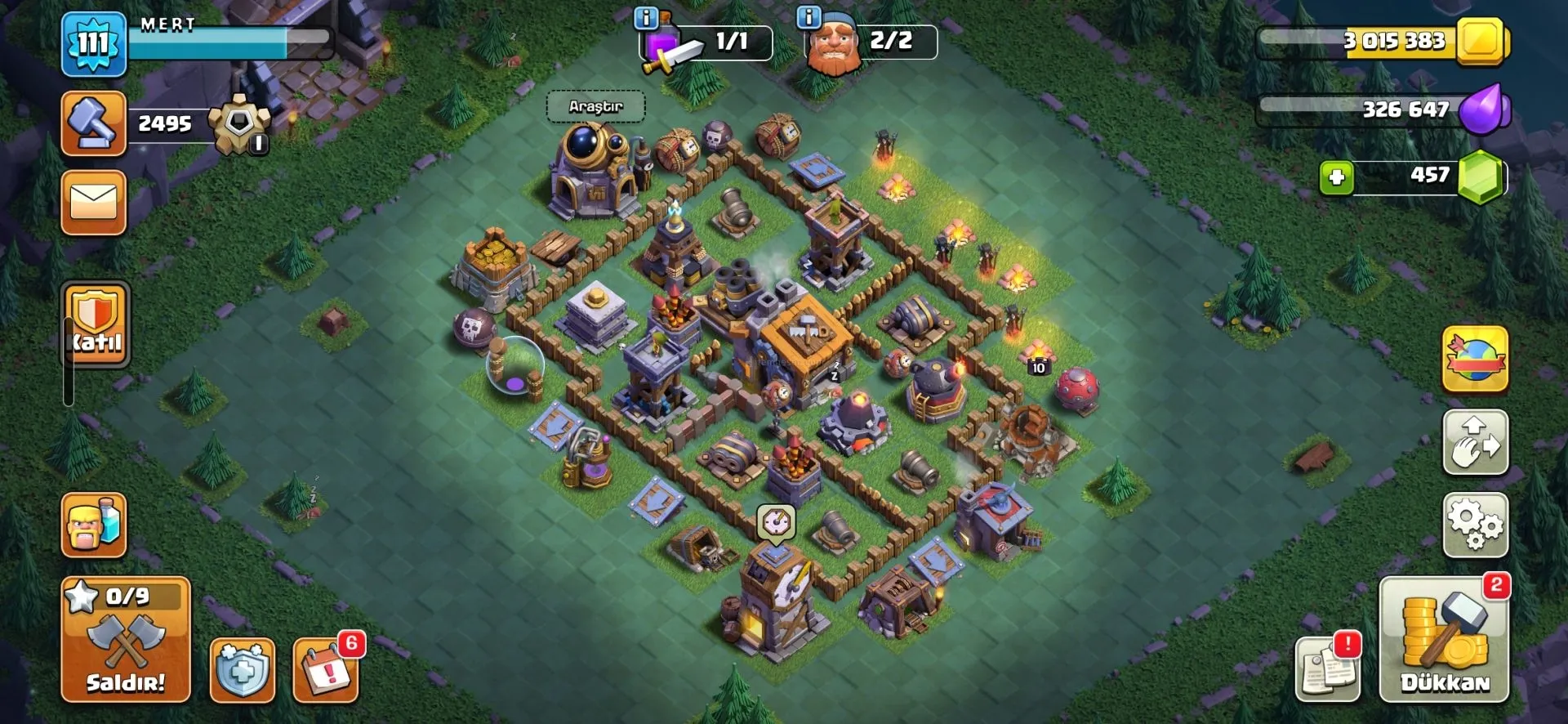
Task: Open the globe with arrow button
Action: point(1475,360)
